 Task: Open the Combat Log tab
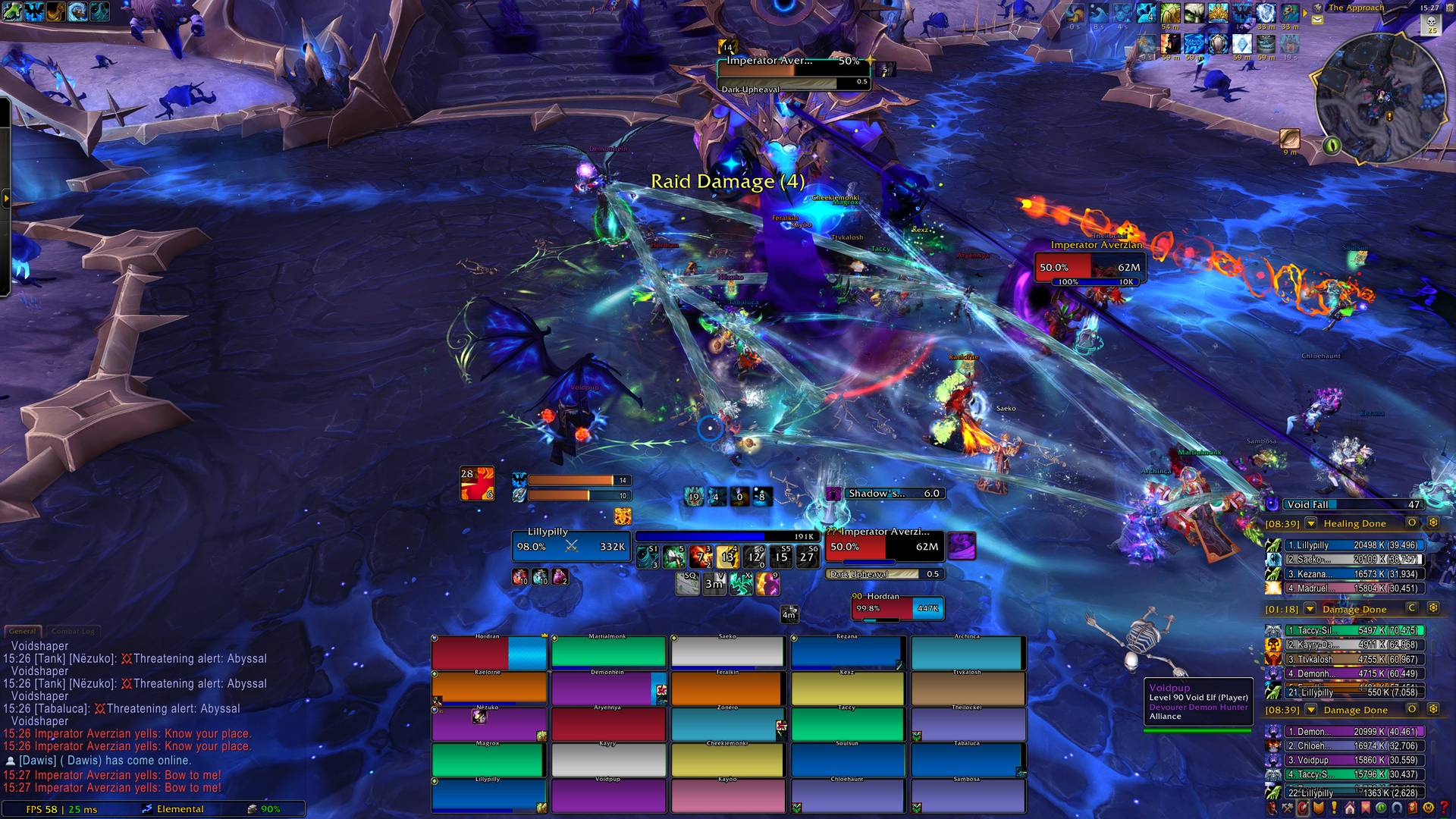tap(73, 631)
